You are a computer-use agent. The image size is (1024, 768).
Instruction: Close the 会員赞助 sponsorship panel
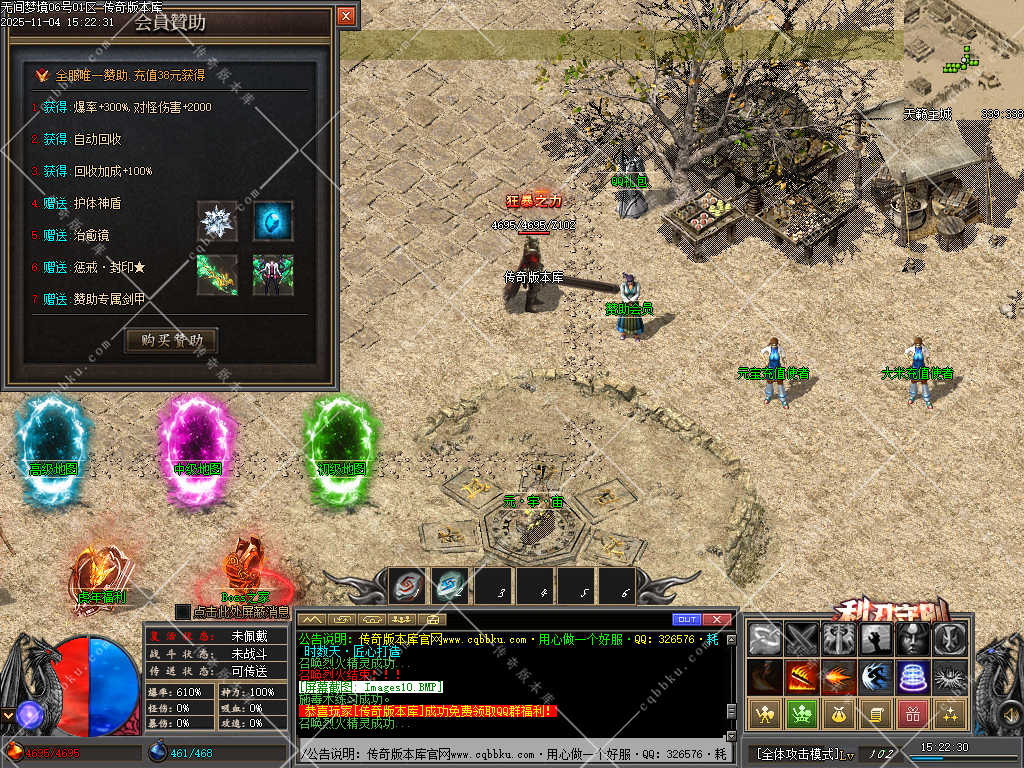pyautogui.click(x=346, y=16)
